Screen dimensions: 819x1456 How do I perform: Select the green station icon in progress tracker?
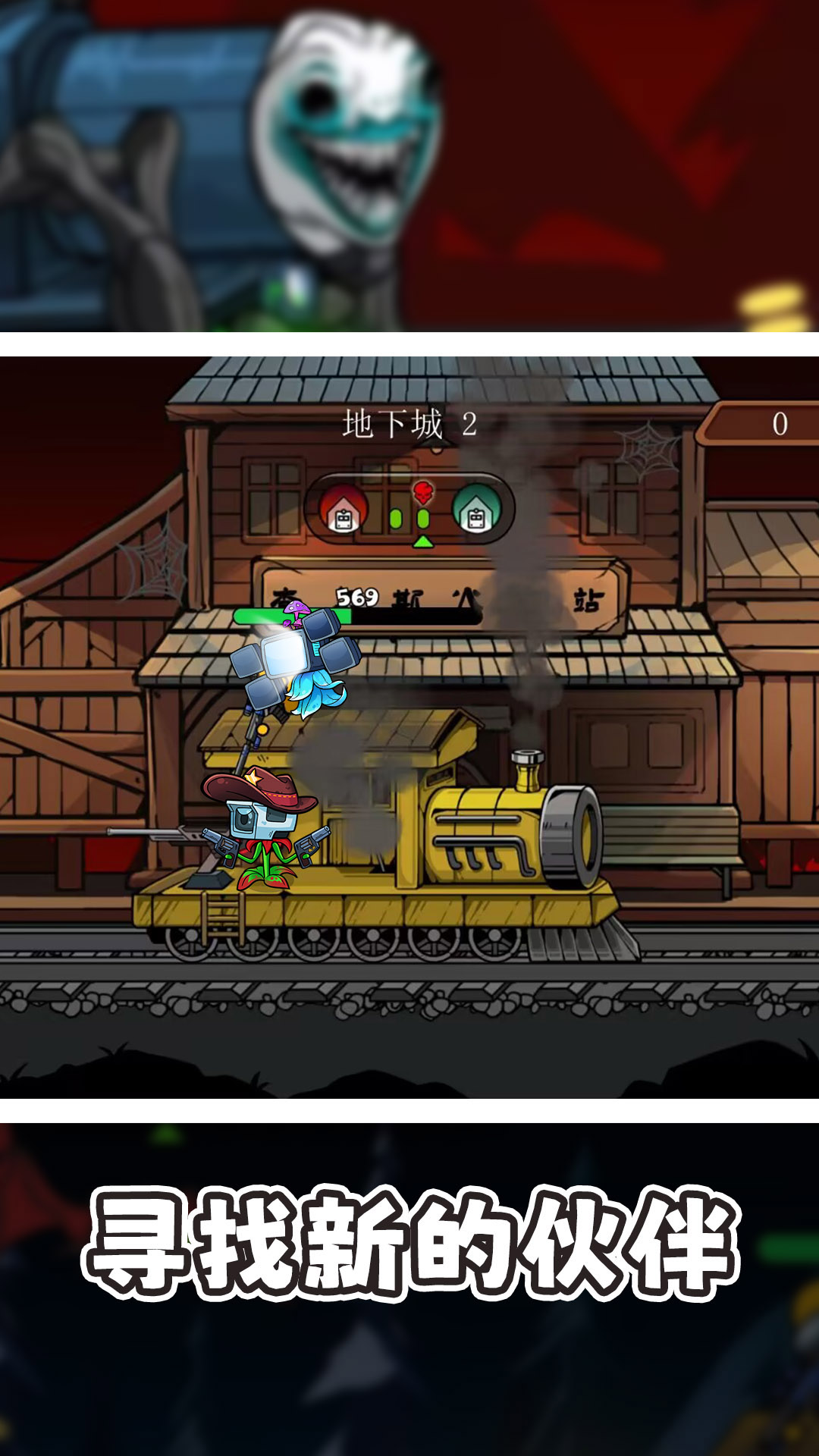pyautogui.click(x=475, y=508)
